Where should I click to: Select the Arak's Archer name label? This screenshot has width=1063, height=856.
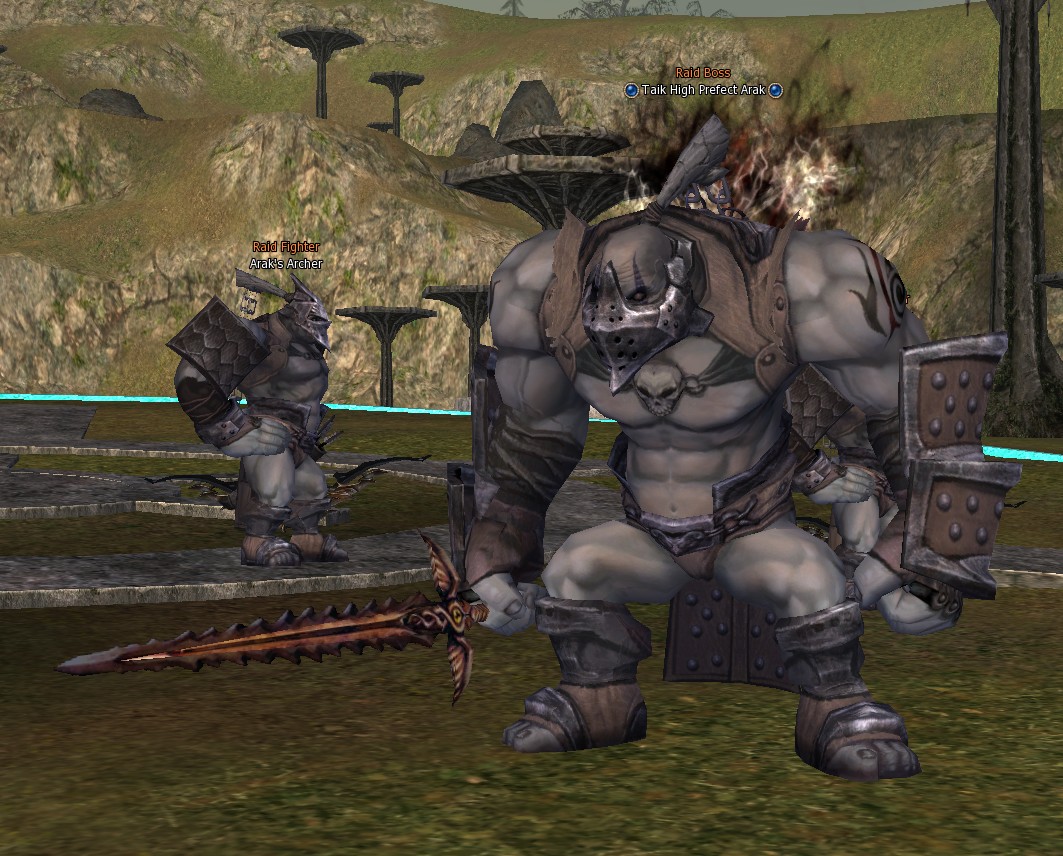click(x=286, y=264)
